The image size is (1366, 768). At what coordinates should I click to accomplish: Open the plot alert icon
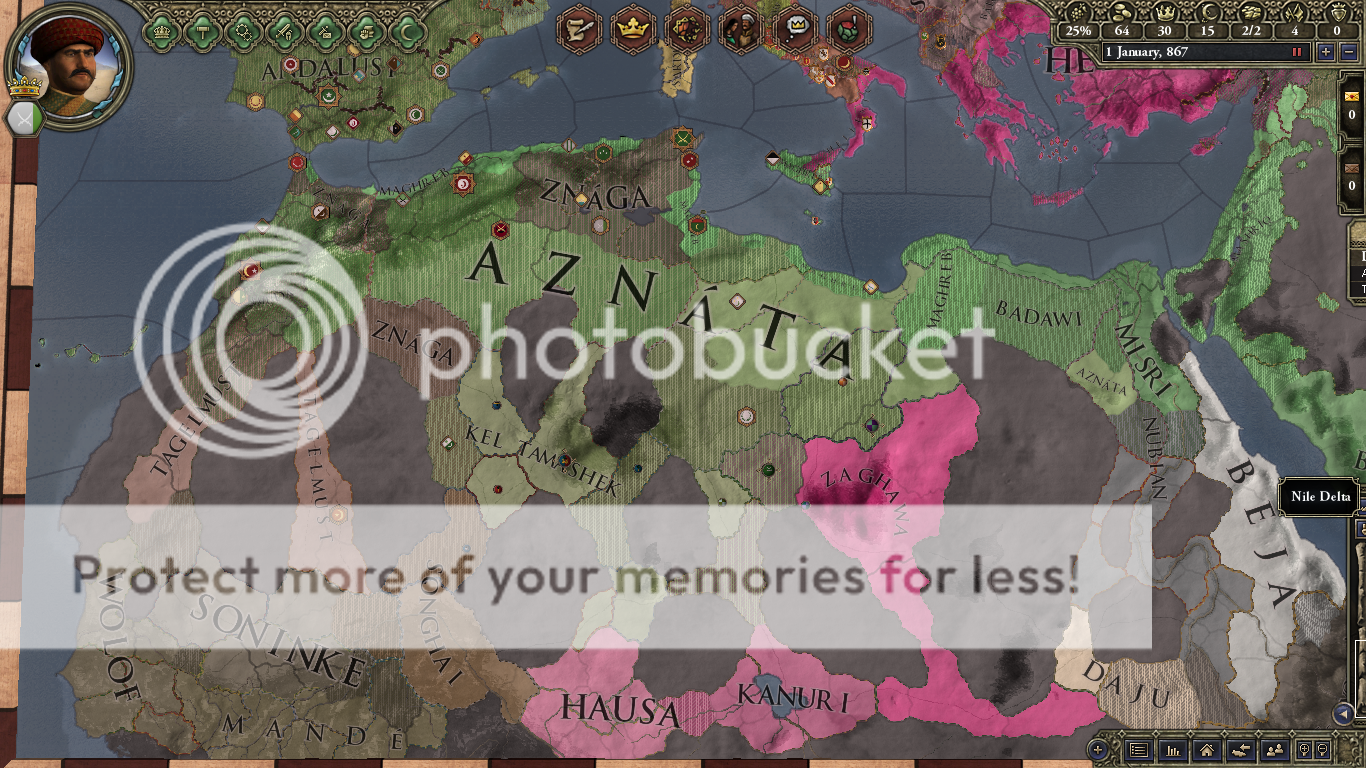pyautogui.click(x=688, y=29)
